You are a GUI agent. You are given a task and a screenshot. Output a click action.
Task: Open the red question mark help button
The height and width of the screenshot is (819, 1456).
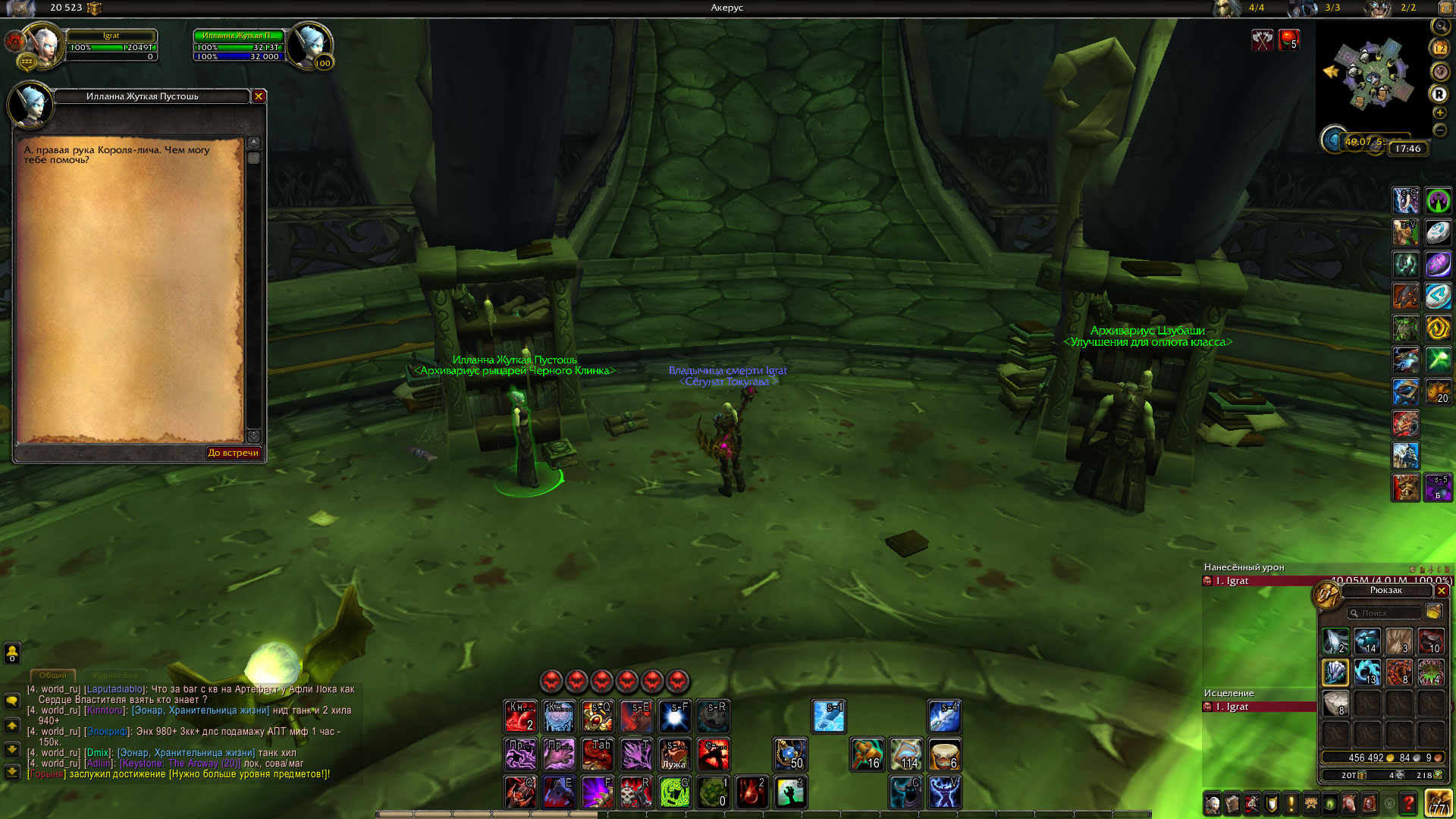[1407, 803]
